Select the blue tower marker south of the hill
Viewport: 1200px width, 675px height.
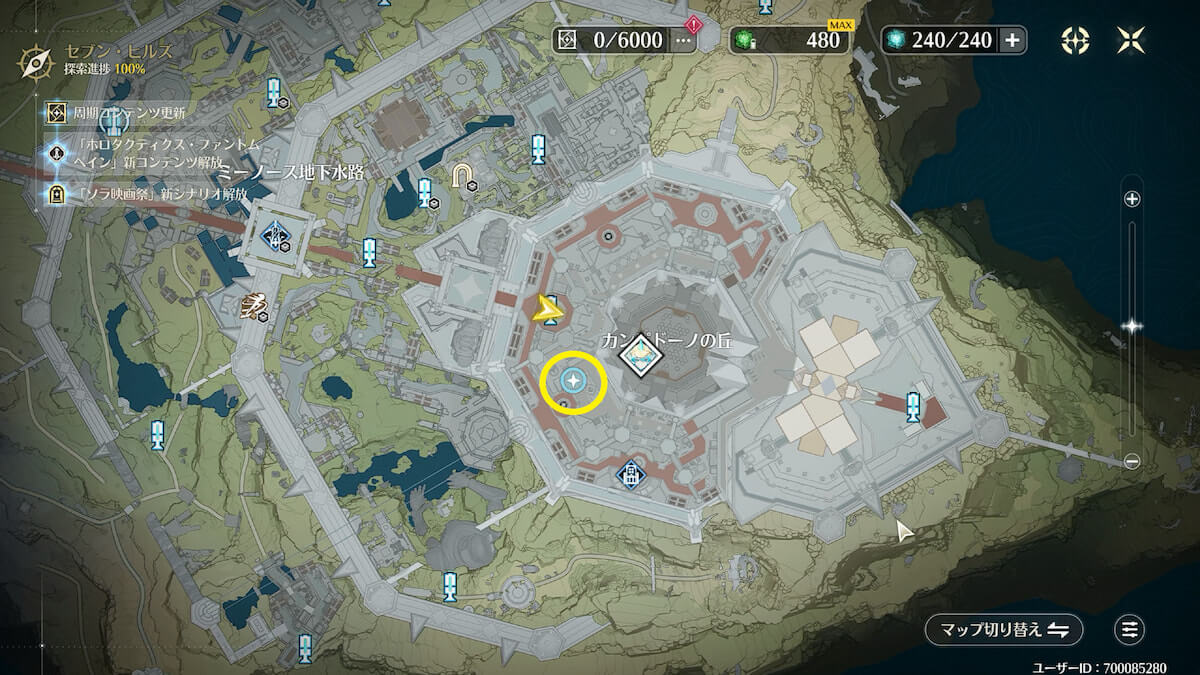point(630,473)
